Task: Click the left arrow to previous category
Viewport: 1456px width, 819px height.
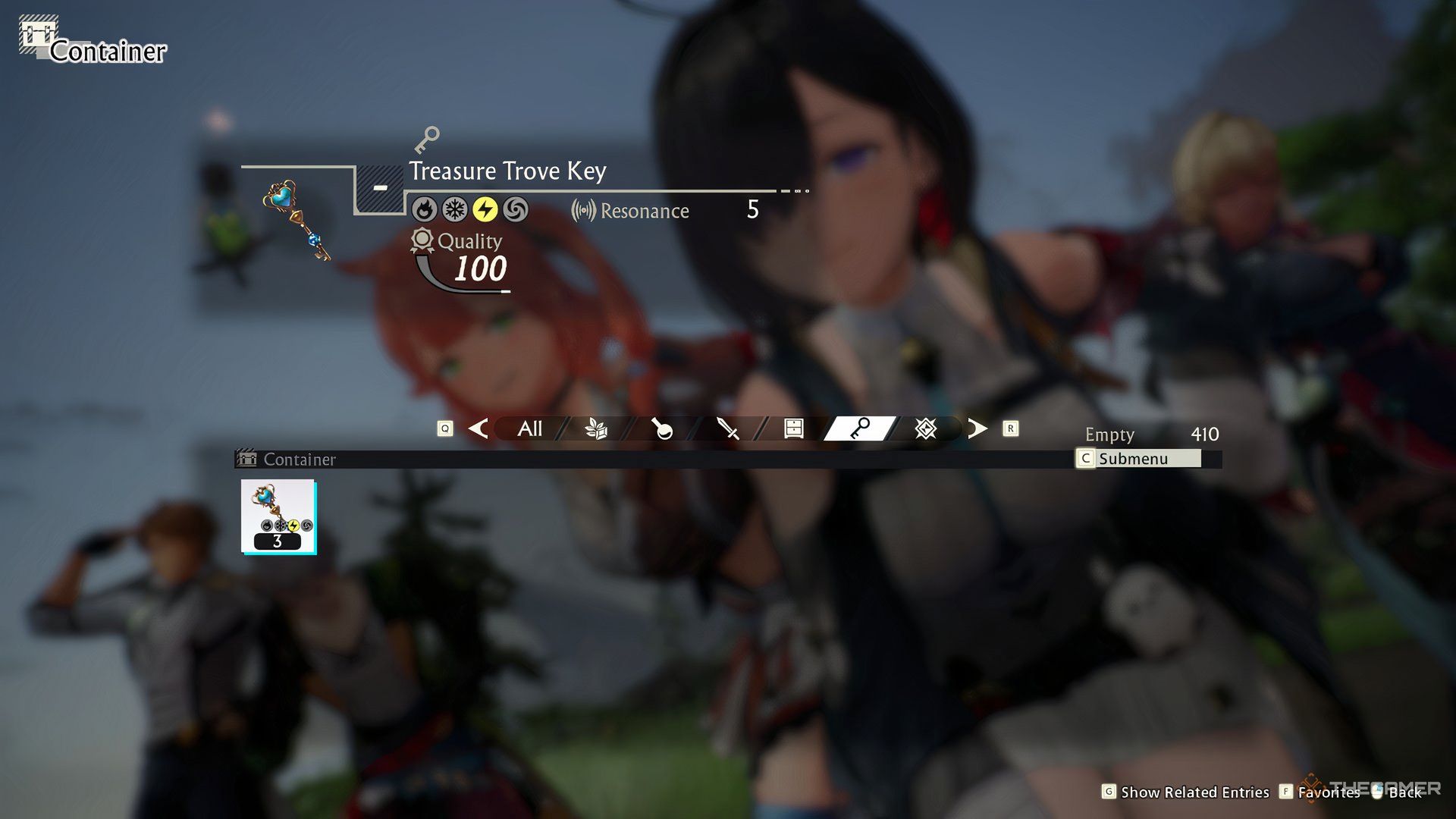Action: coord(478,429)
